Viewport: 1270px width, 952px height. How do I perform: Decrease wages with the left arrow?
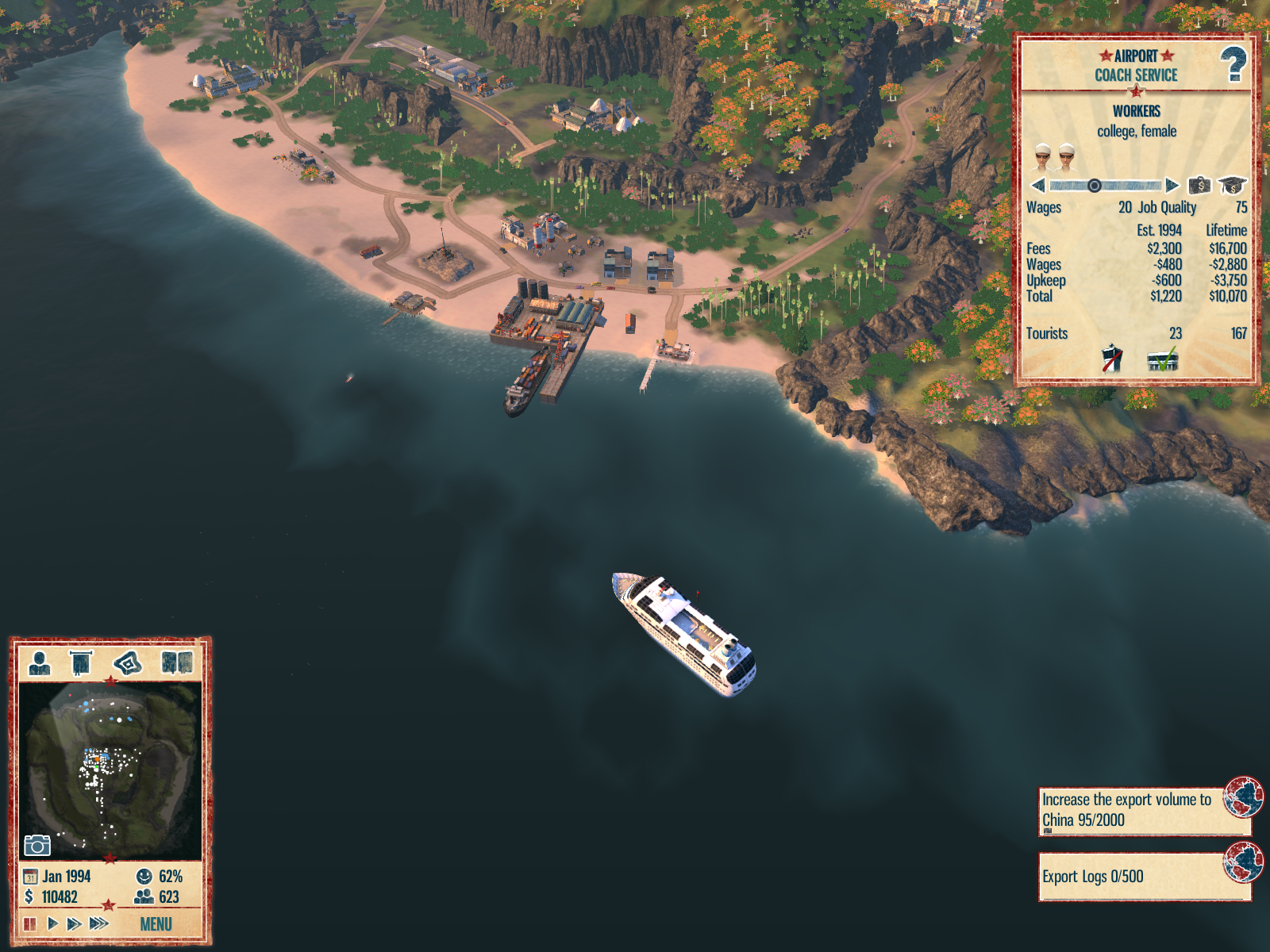tap(1037, 186)
